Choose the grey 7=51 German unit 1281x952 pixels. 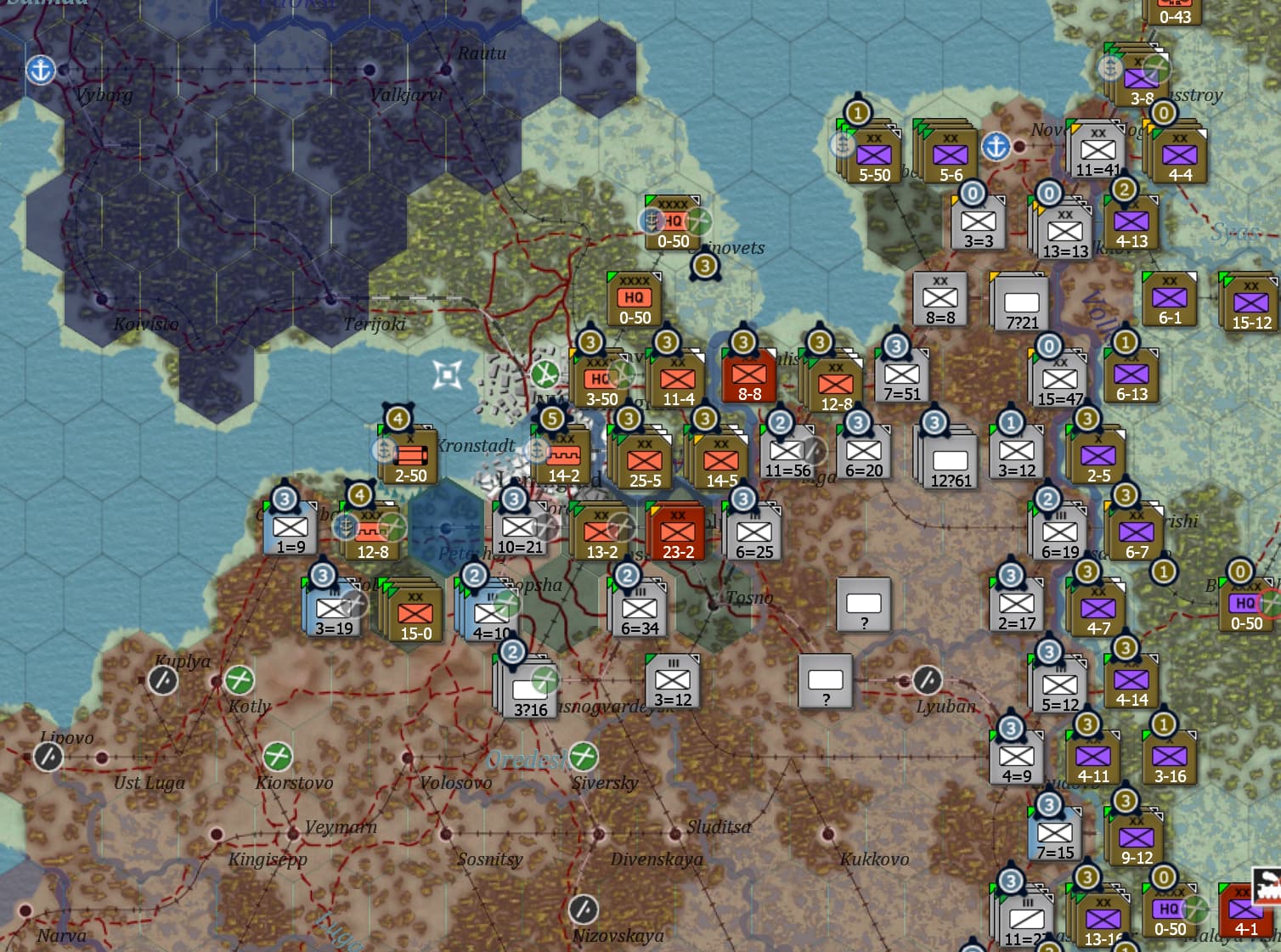901,376
